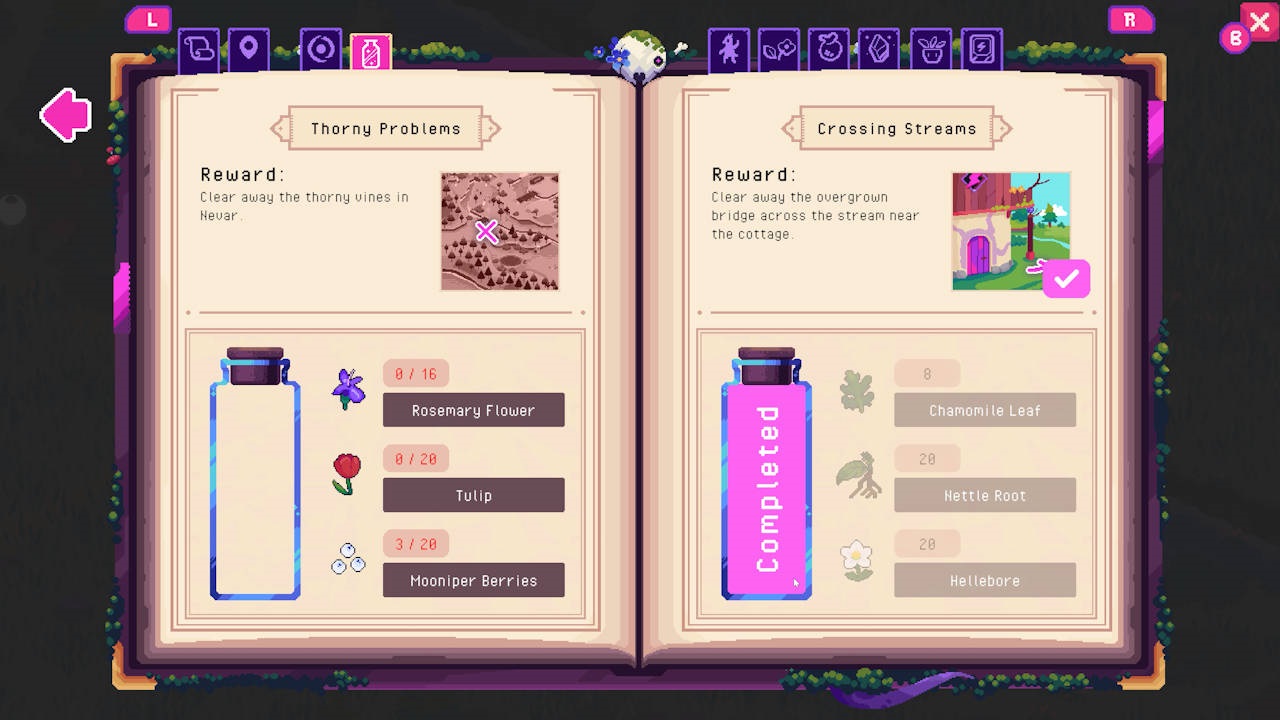Open the scroll quest log tab
Viewport: 1280px width, 720px height.
[x=197, y=49]
